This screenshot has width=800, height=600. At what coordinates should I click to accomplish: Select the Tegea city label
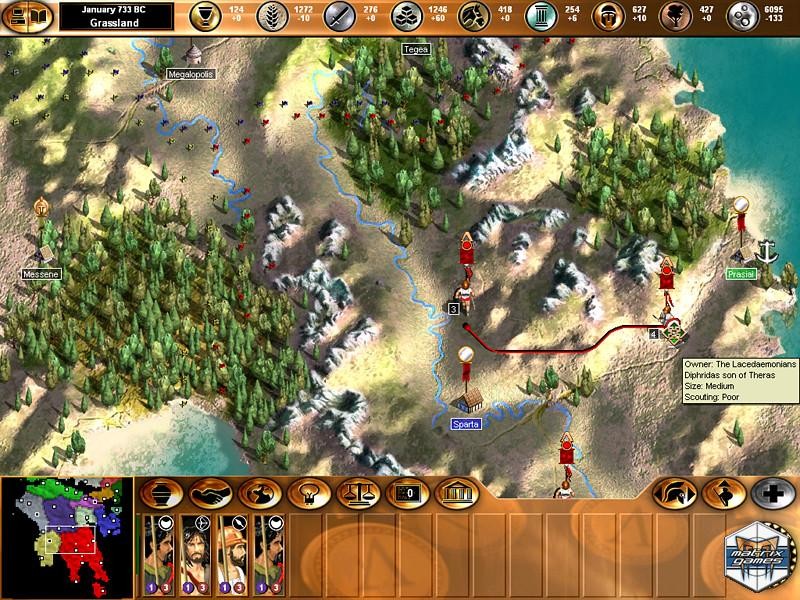pos(413,48)
